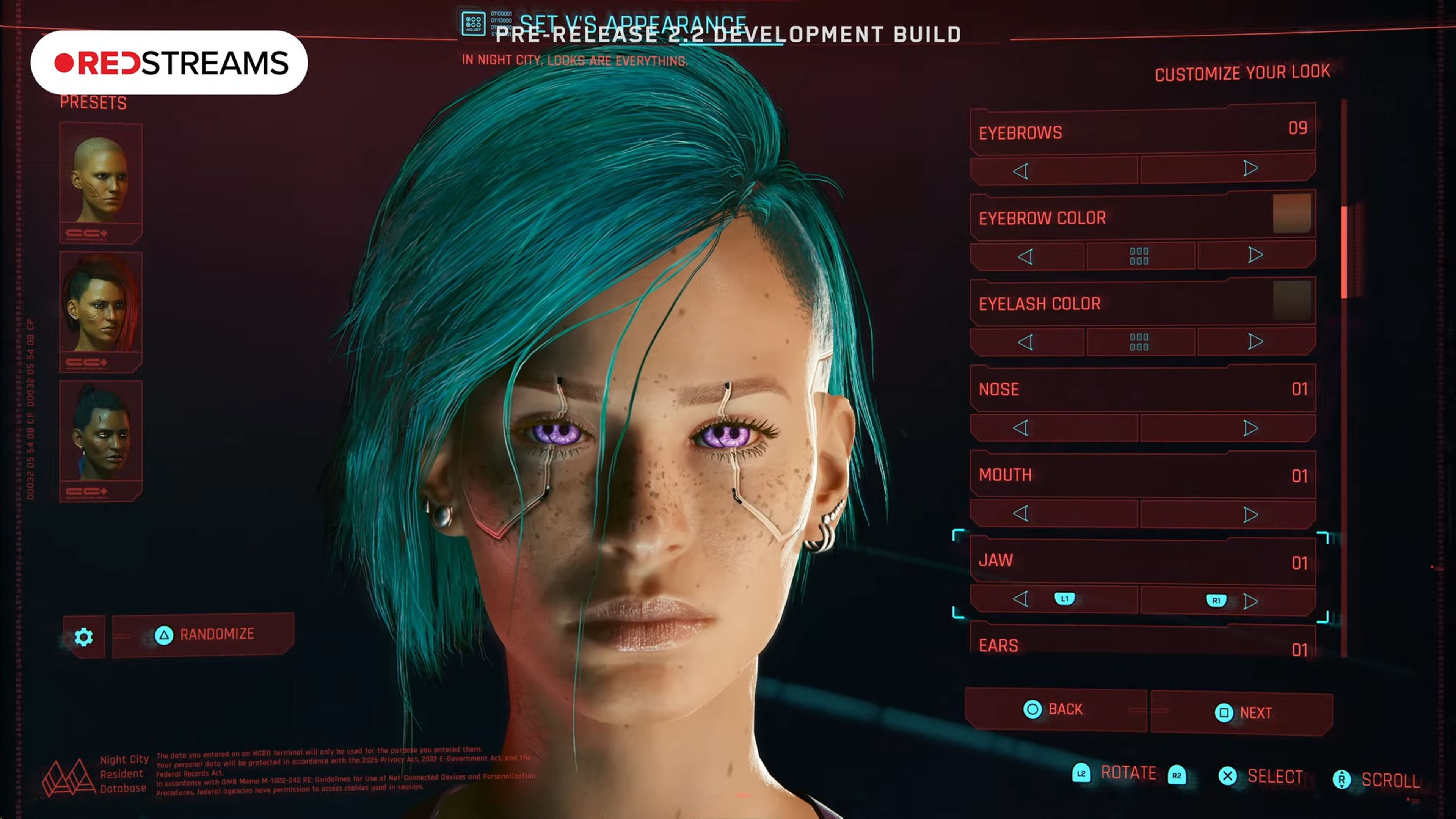Select previous Eyelash Color

(1026, 342)
